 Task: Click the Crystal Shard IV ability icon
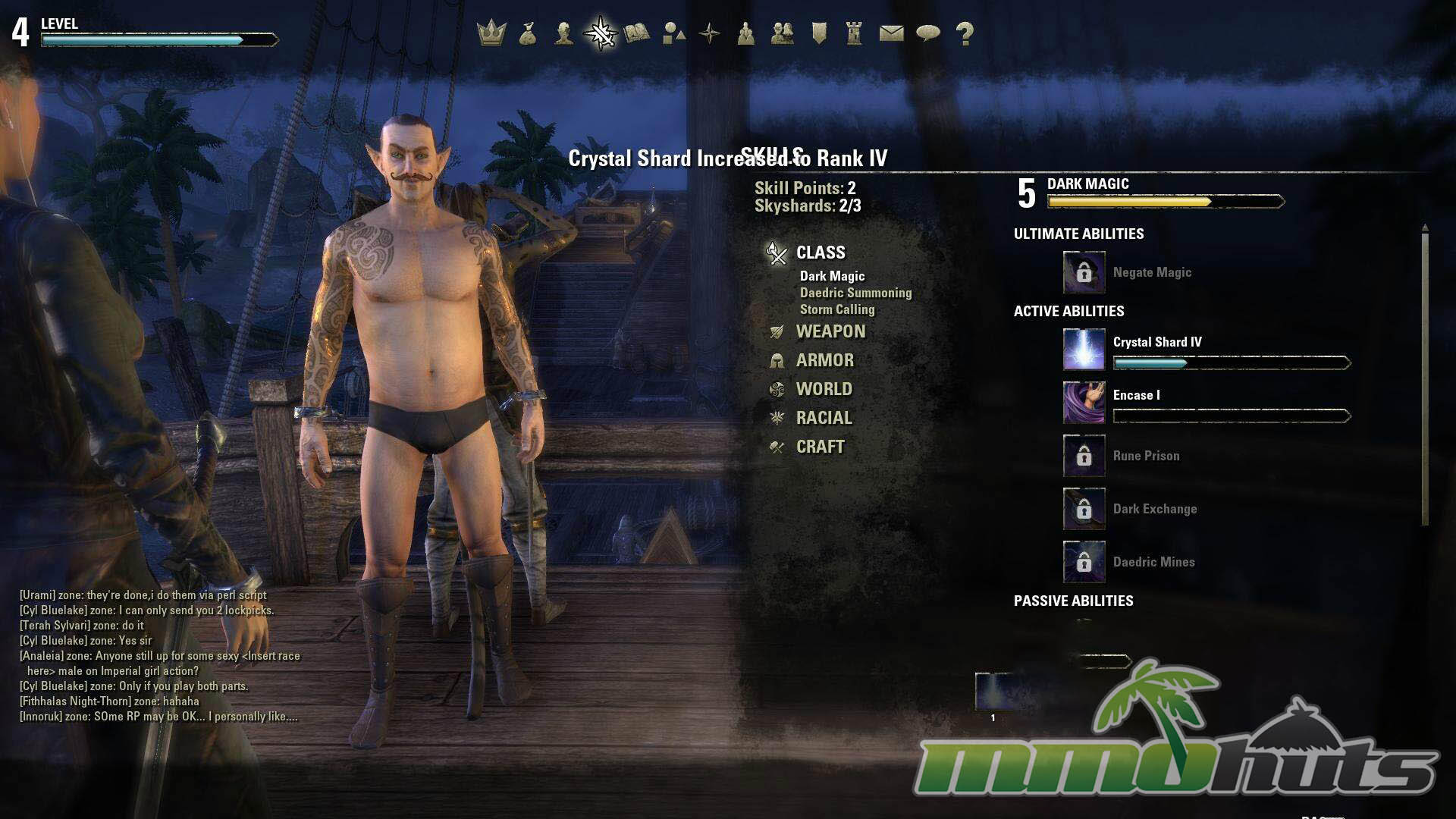tap(1084, 349)
